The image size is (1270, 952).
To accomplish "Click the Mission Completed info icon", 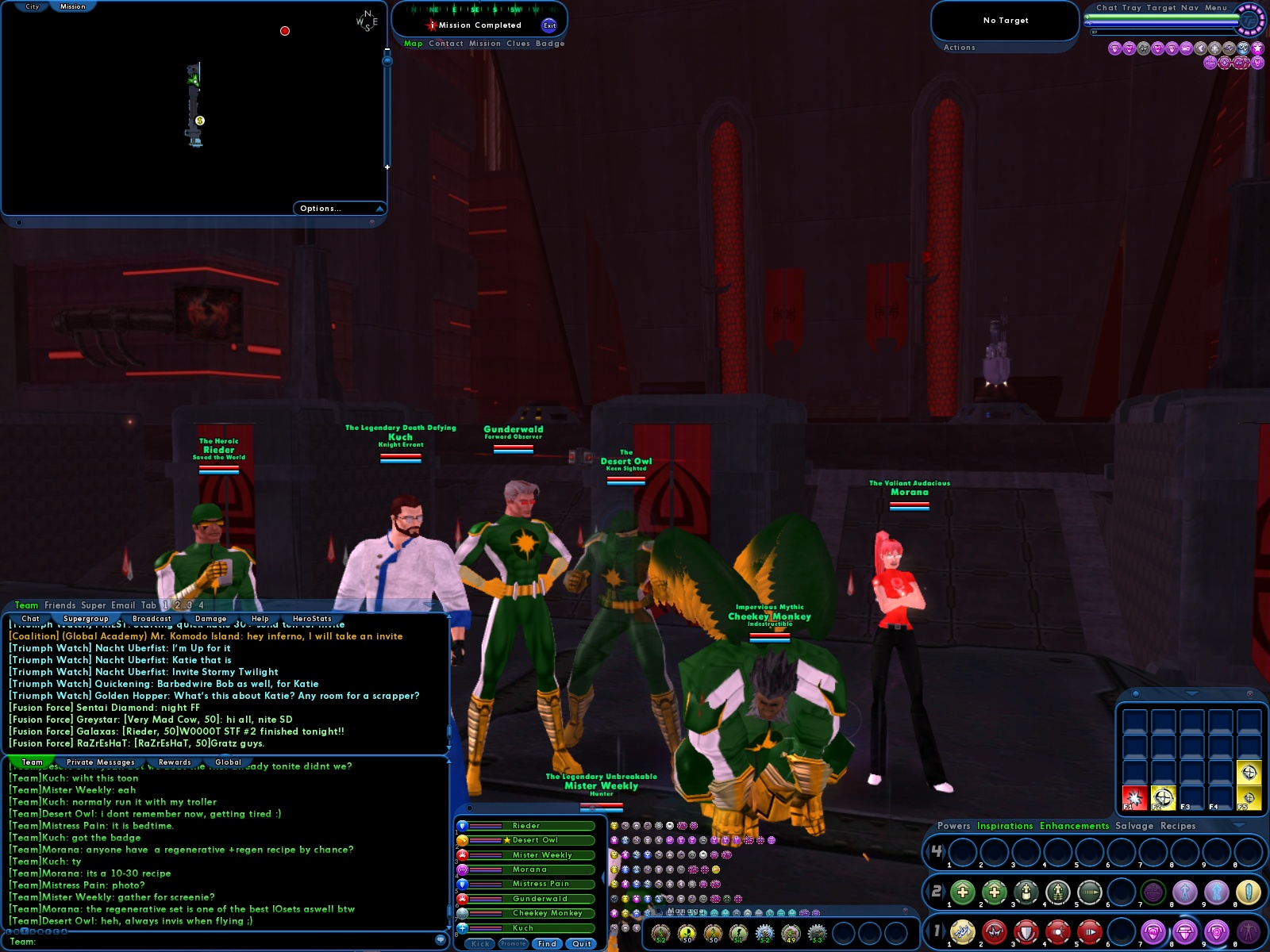I will pyautogui.click(x=431, y=25).
